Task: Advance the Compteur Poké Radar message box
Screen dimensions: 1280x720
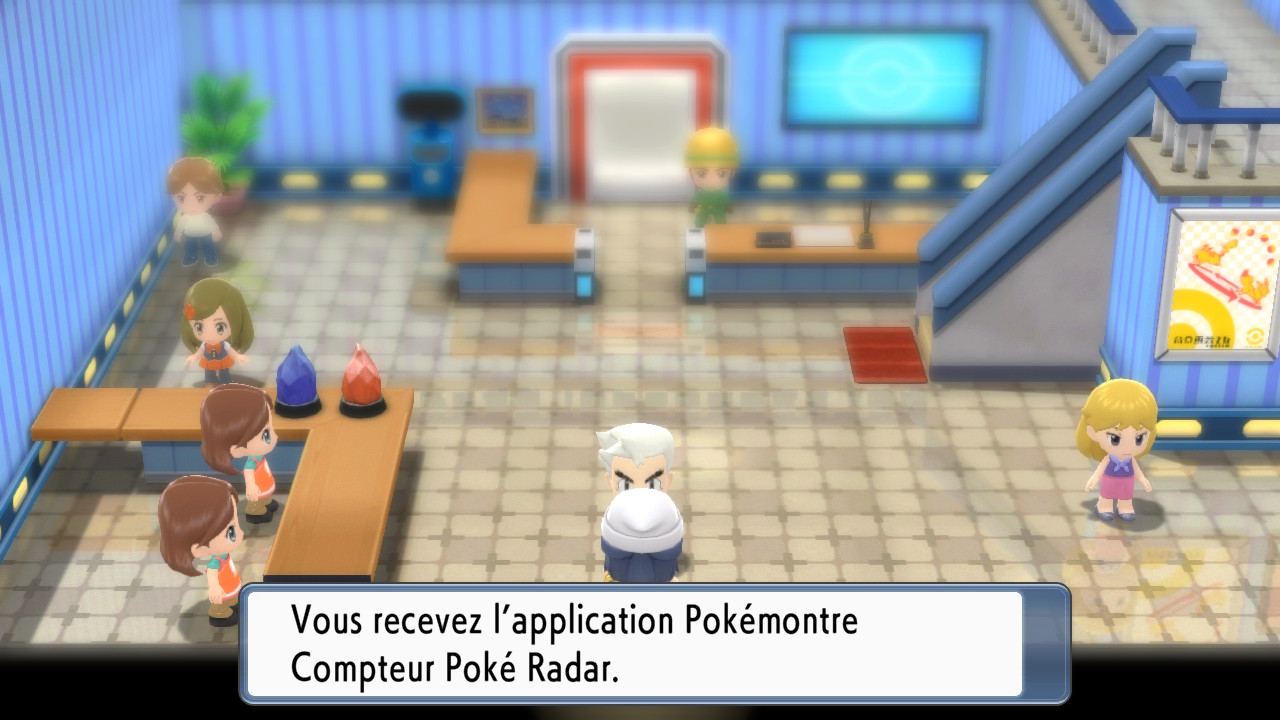Action: pyautogui.click(x=655, y=644)
